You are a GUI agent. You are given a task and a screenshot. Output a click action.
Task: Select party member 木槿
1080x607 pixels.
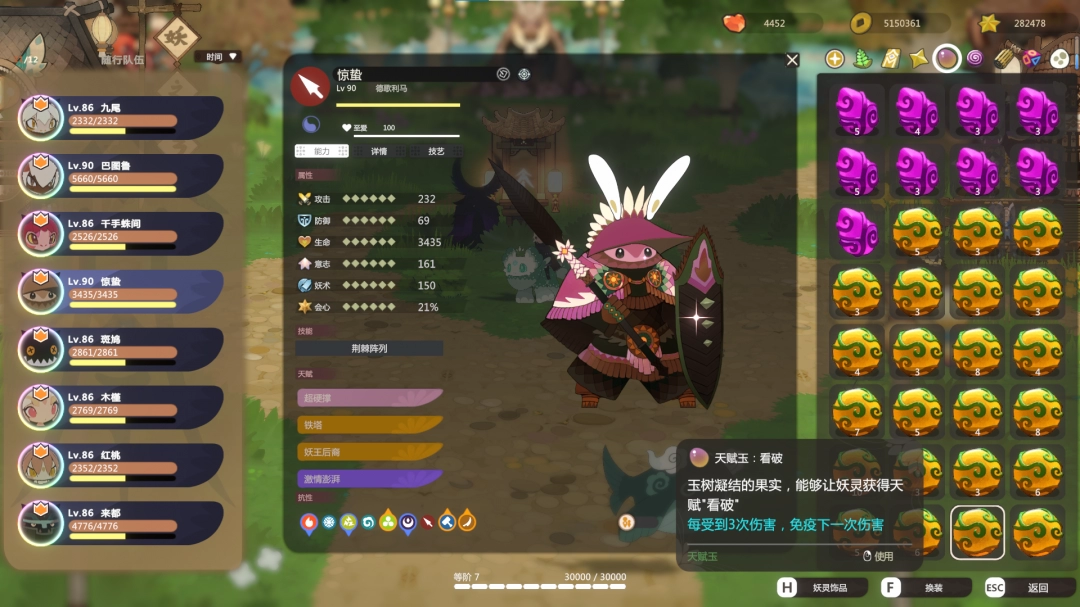click(x=120, y=408)
